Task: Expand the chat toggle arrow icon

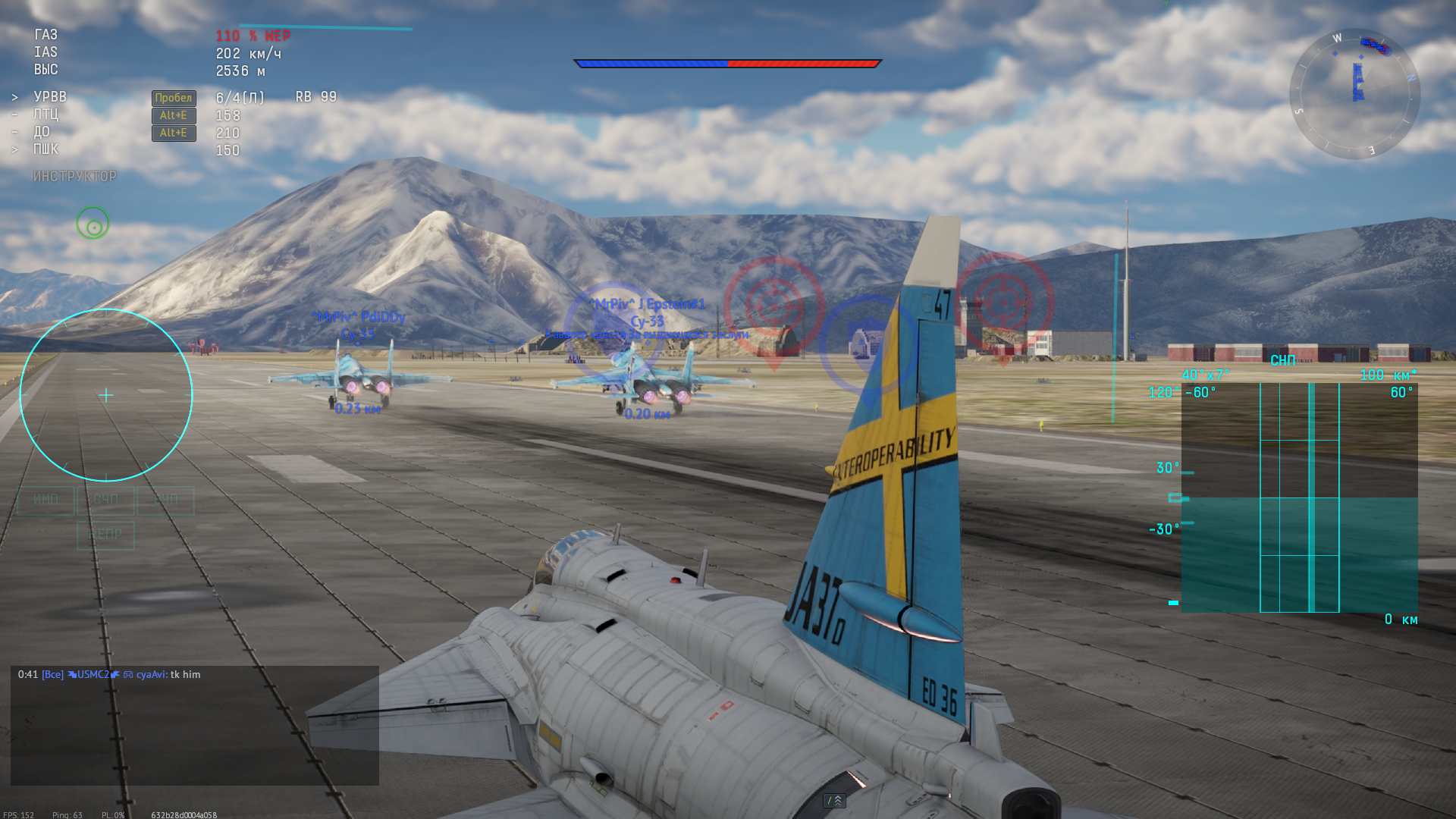Action: coord(834,801)
